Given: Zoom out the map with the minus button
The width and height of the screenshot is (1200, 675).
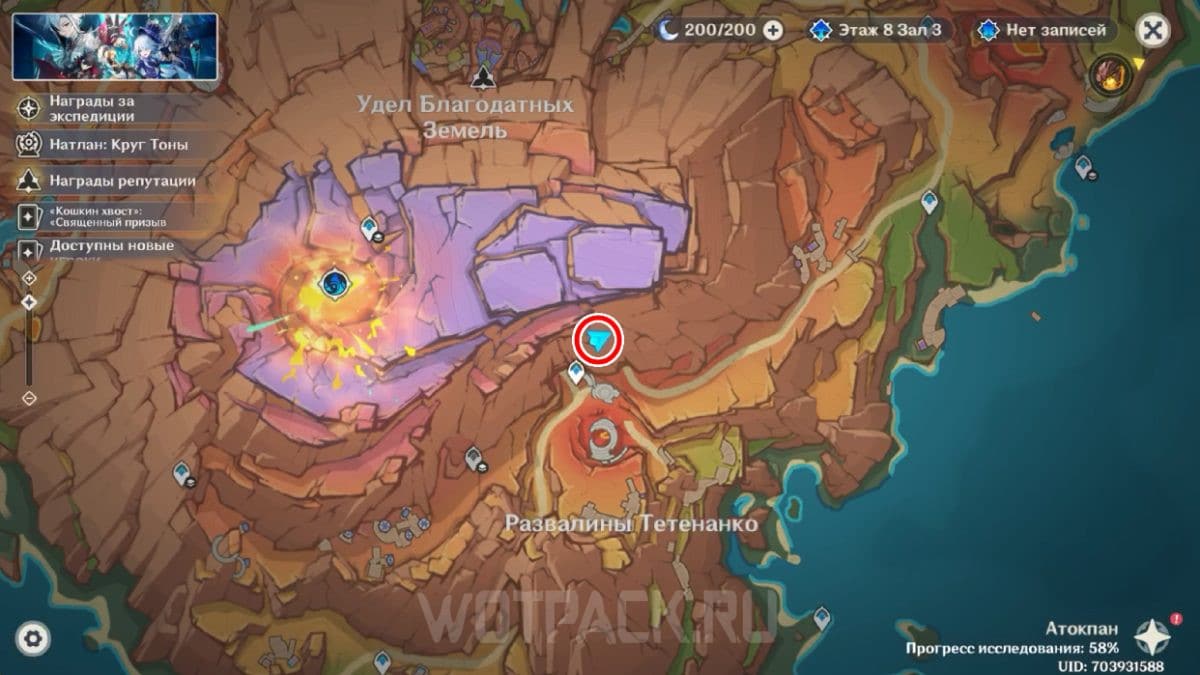Looking at the screenshot, I should (x=29, y=397).
